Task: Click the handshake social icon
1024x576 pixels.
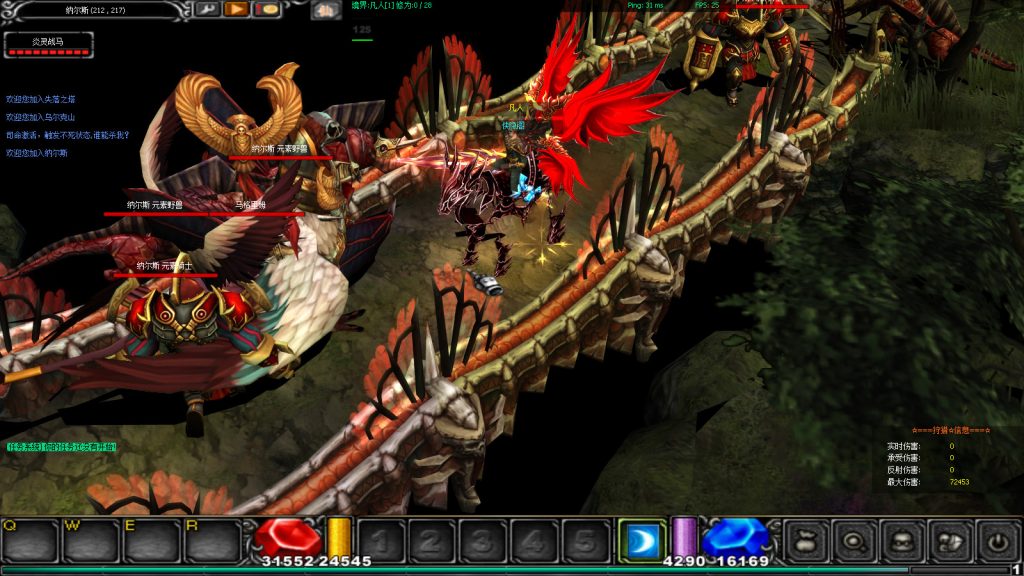Action: coord(951,541)
